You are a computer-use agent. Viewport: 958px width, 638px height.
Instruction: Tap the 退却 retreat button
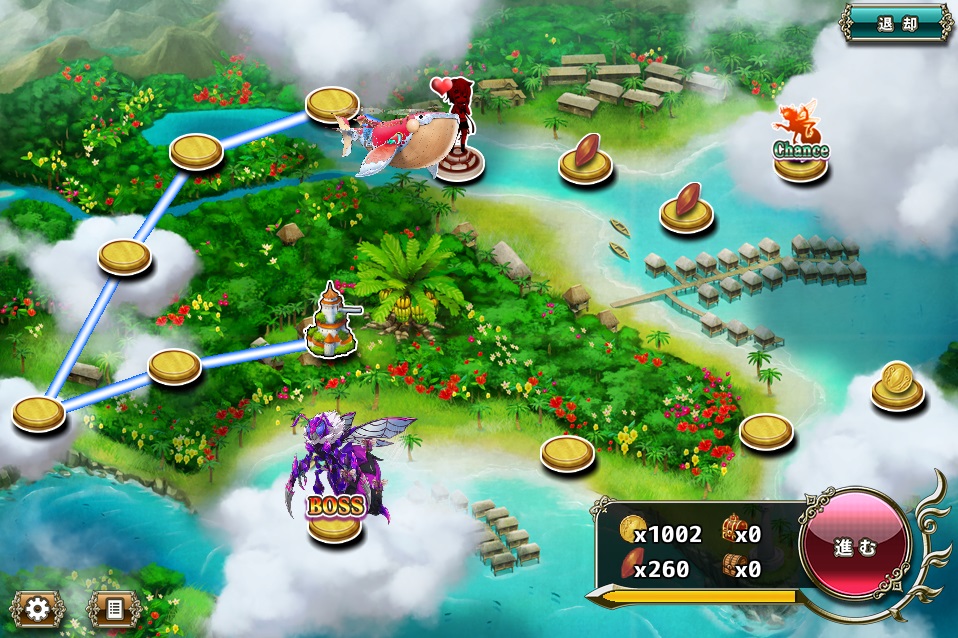click(896, 22)
